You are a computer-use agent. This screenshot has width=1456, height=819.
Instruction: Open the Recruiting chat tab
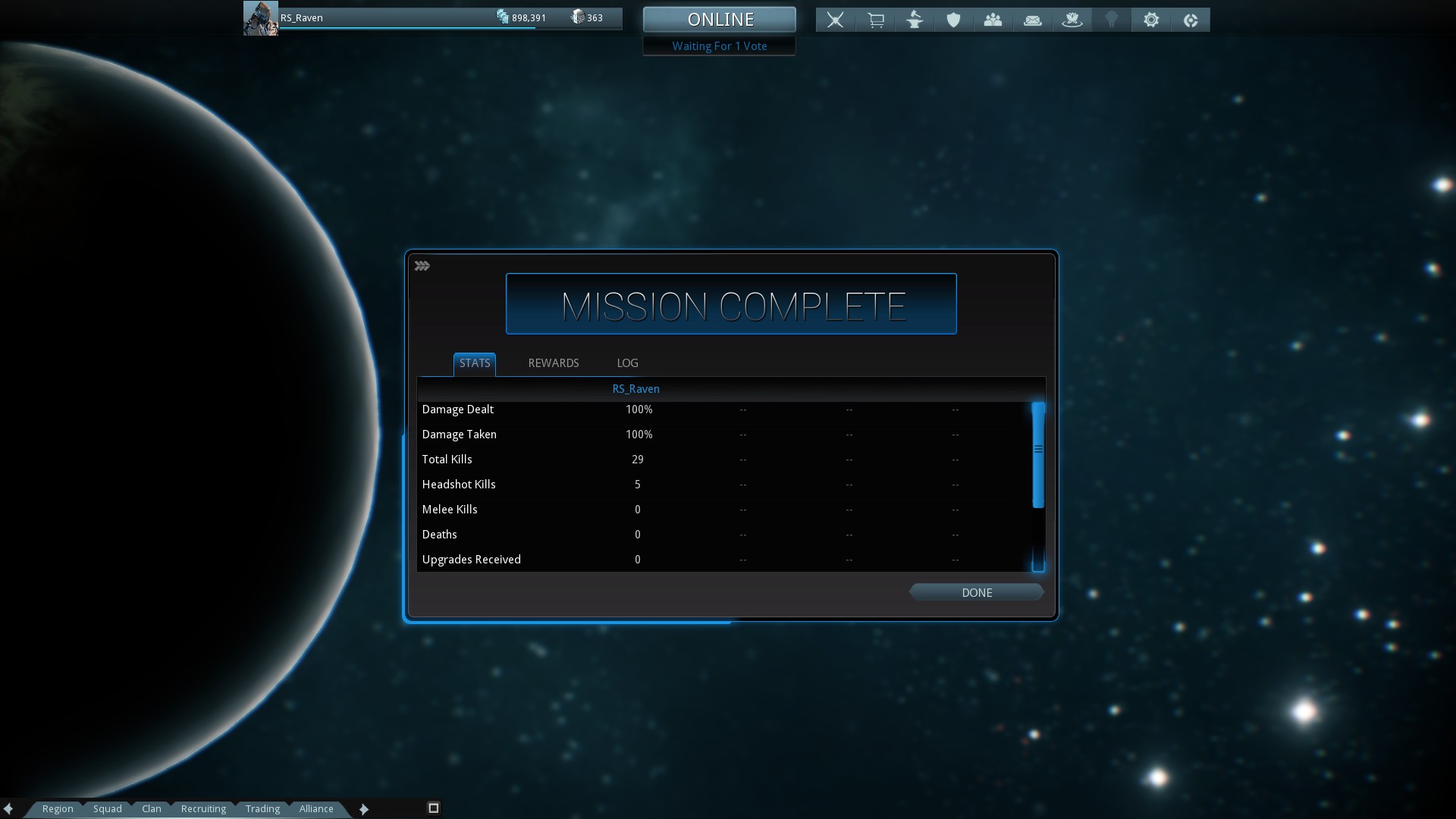point(203,808)
